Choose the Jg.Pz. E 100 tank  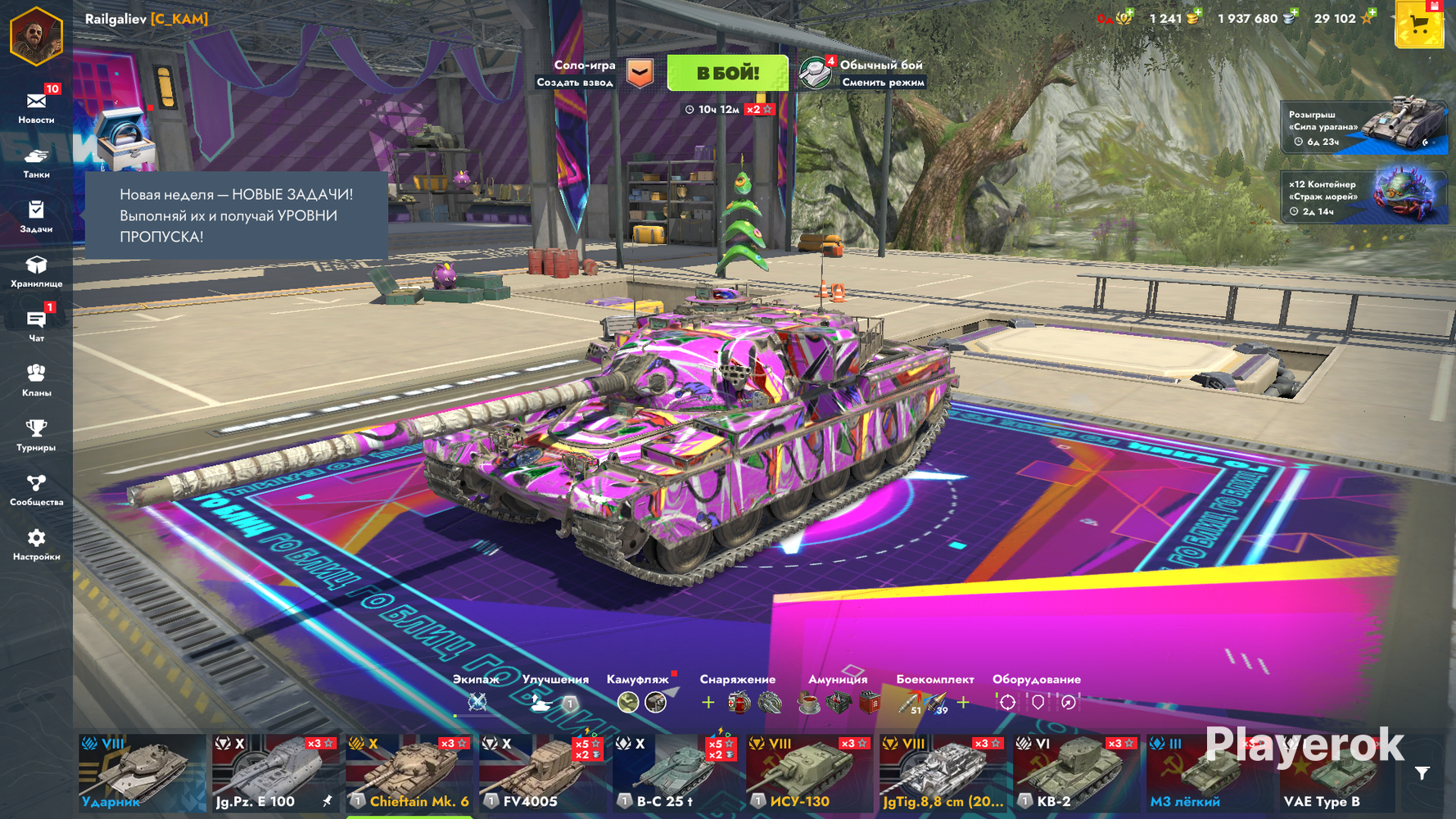click(x=275, y=773)
